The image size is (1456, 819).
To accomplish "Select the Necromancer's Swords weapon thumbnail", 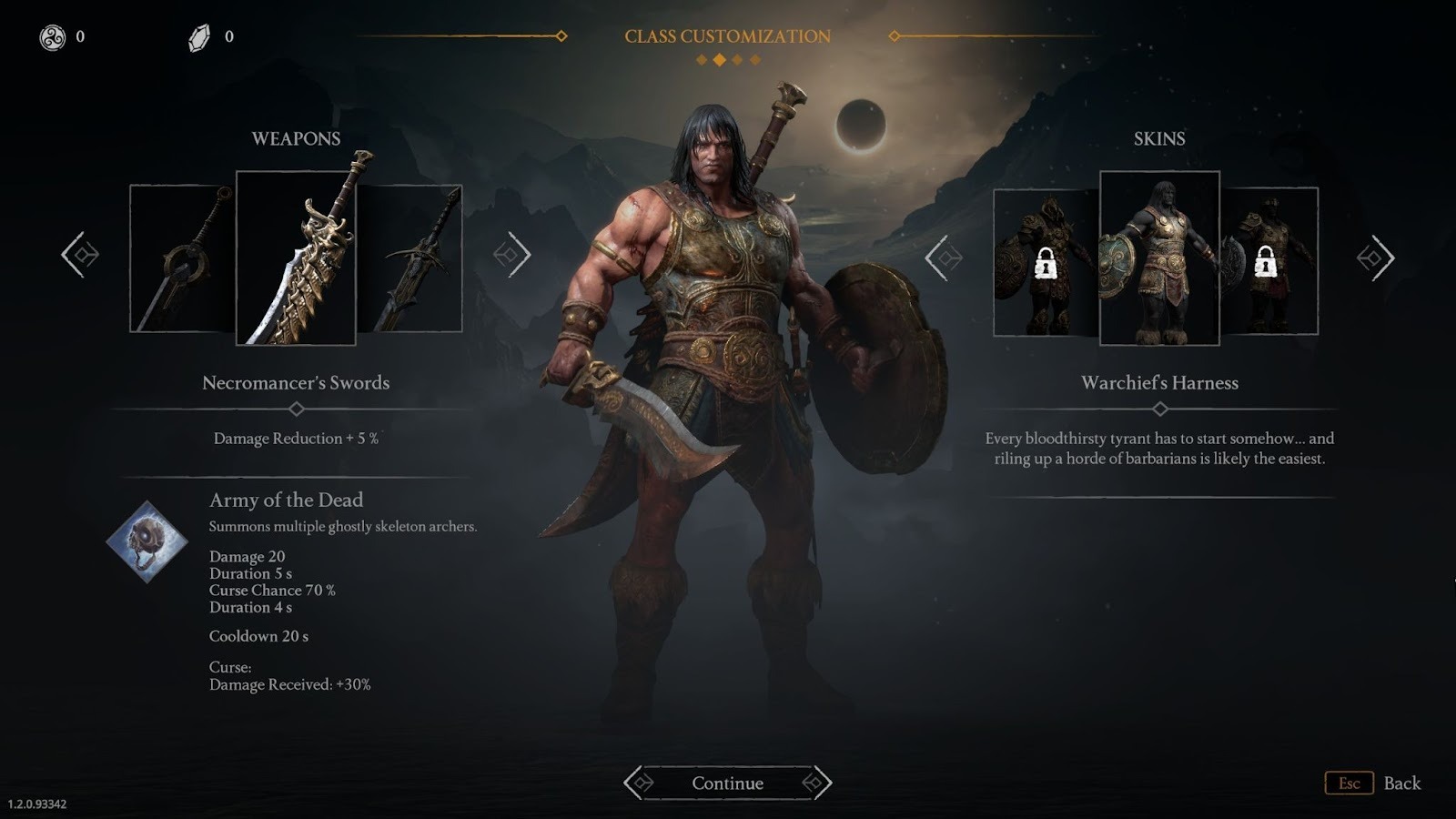I will click(296, 258).
